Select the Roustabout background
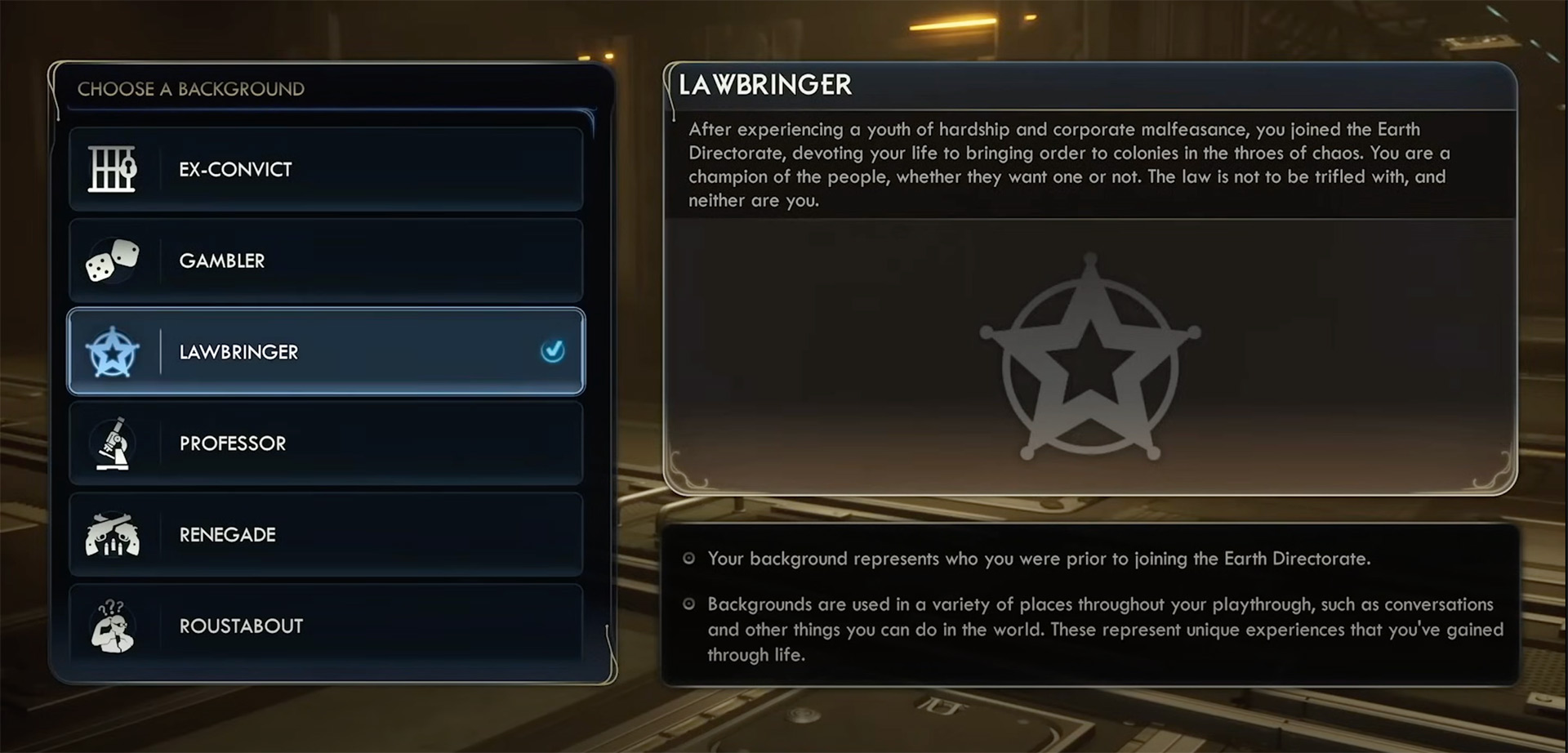This screenshot has width=1568, height=753. (325, 626)
